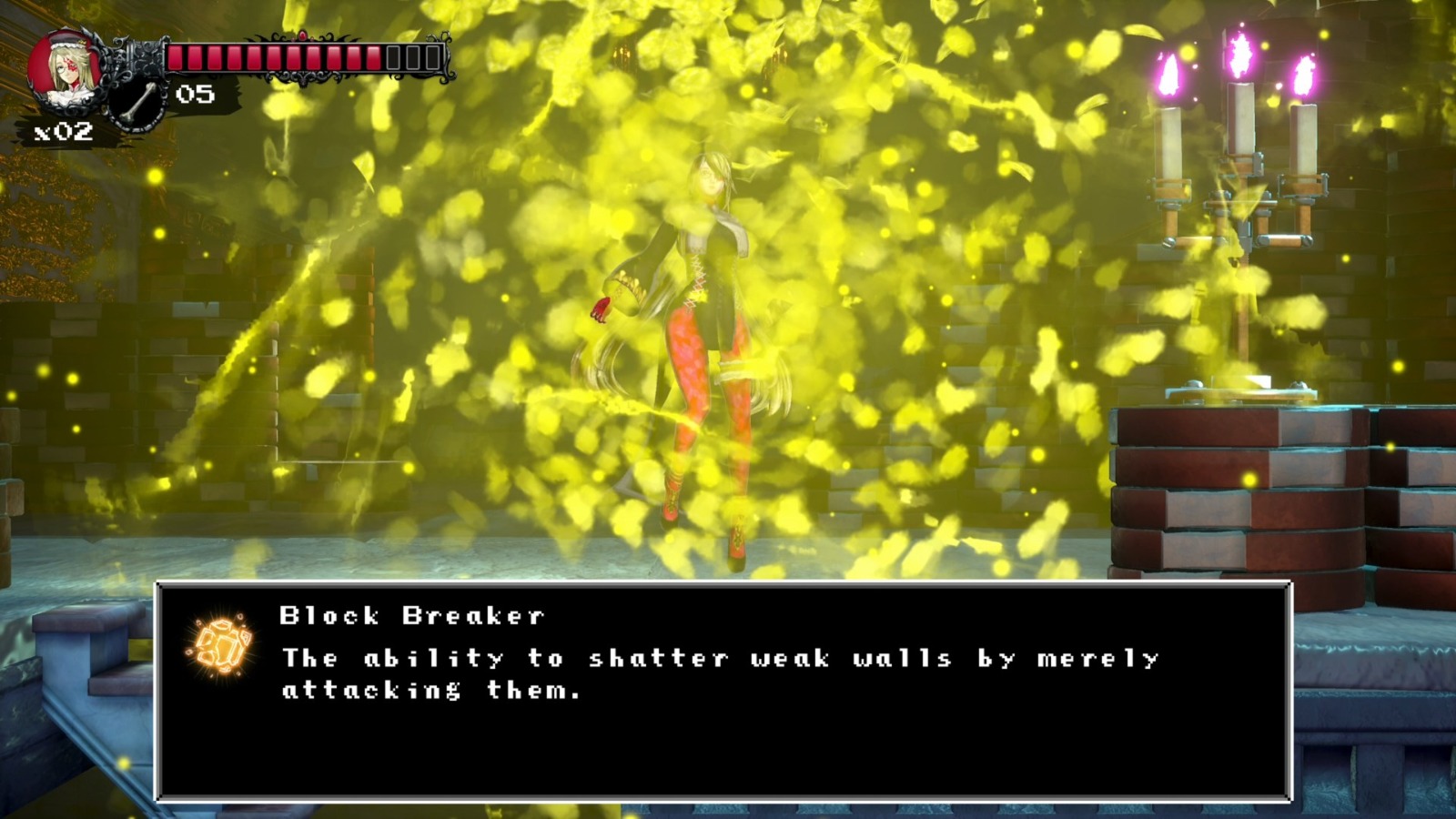The width and height of the screenshot is (1456, 819).
Task: Click the crown on the portrait frame
Action: point(83,43)
